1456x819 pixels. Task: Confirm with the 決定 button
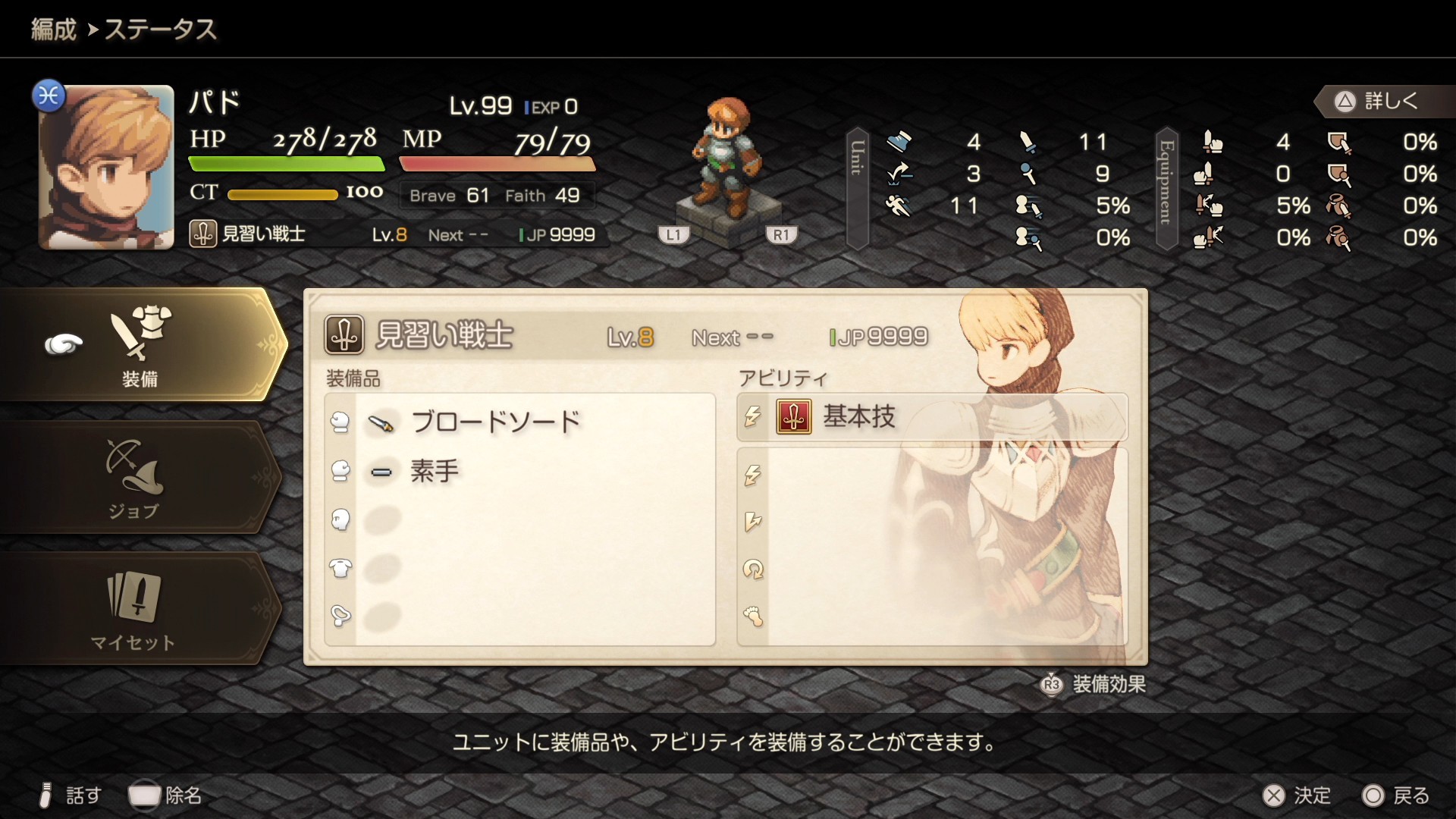[x=1297, y=795]
